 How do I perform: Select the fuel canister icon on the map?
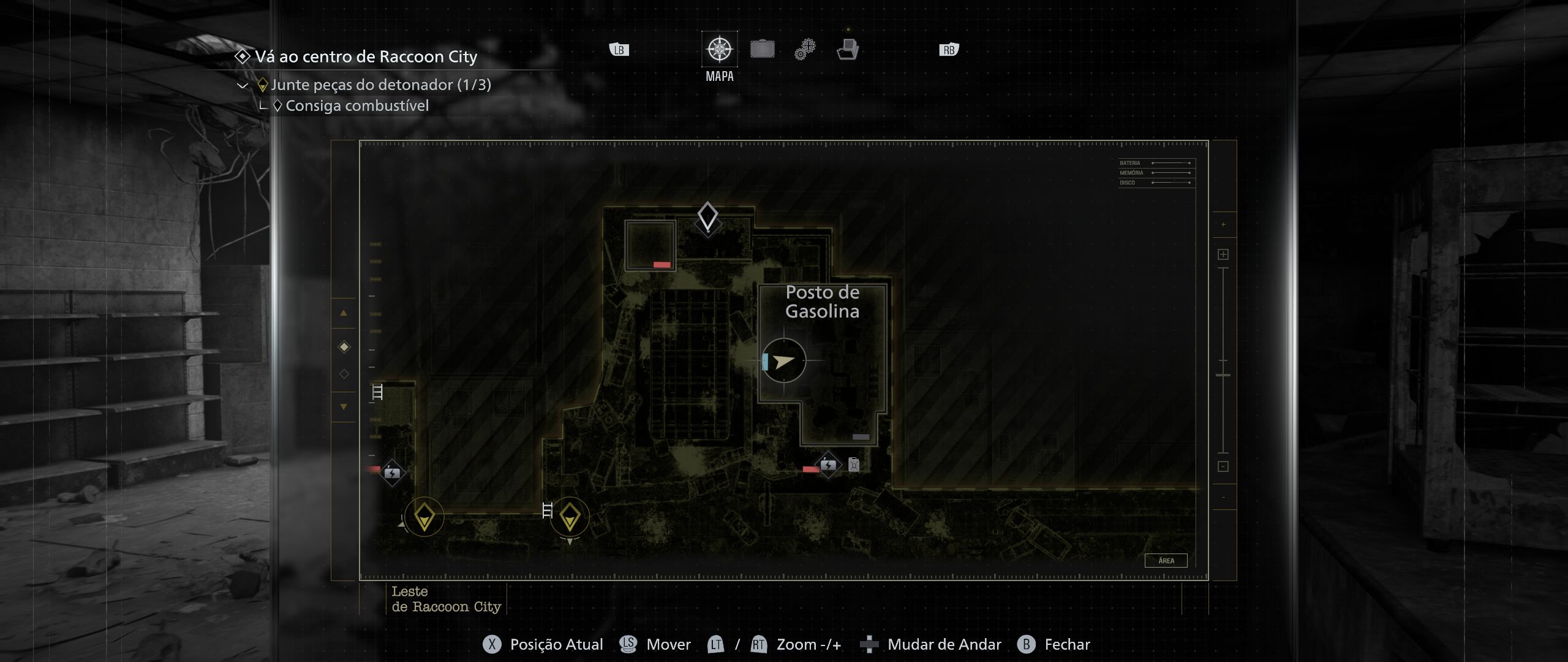tap(854, 465)
